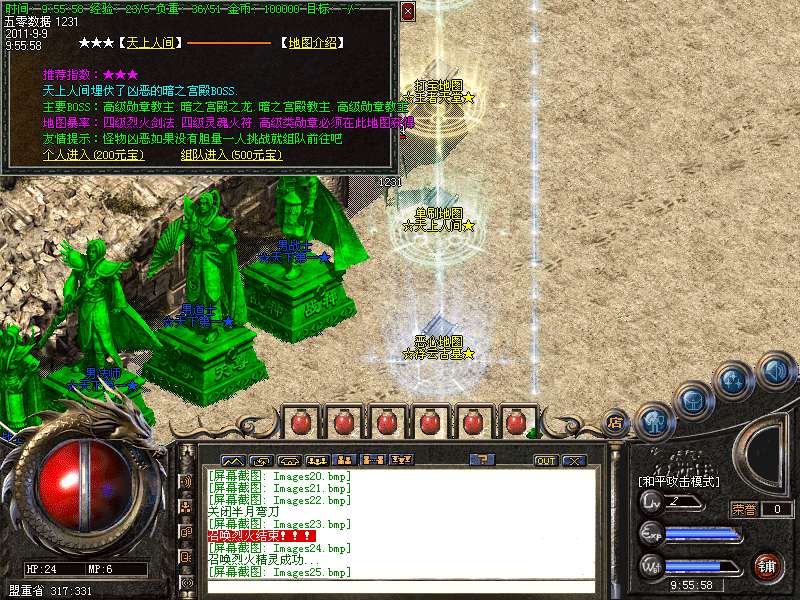Open the 店 store icon

point(616,423)
